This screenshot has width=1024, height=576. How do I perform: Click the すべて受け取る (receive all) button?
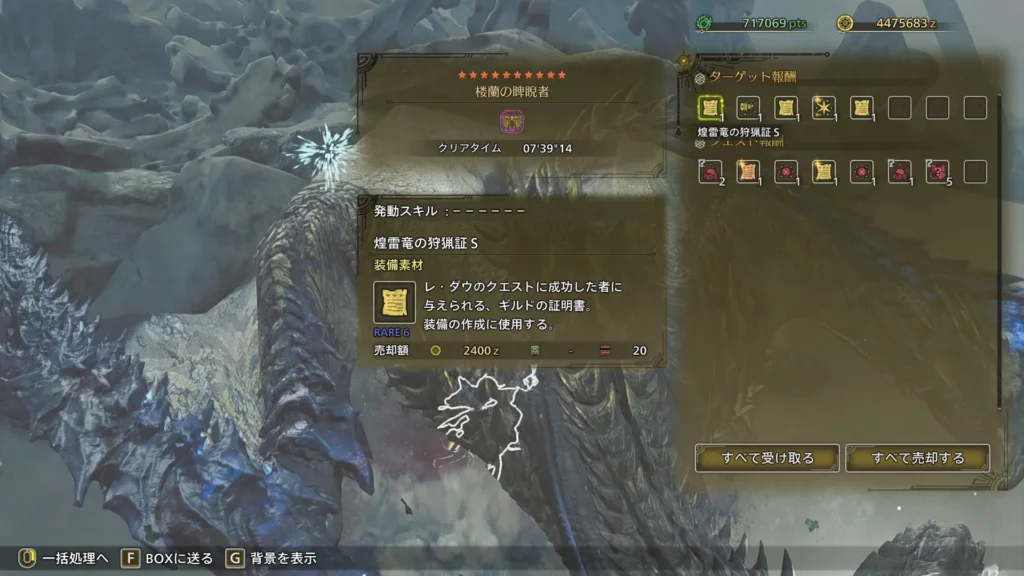pyautogui.click(x=767, y=458)
